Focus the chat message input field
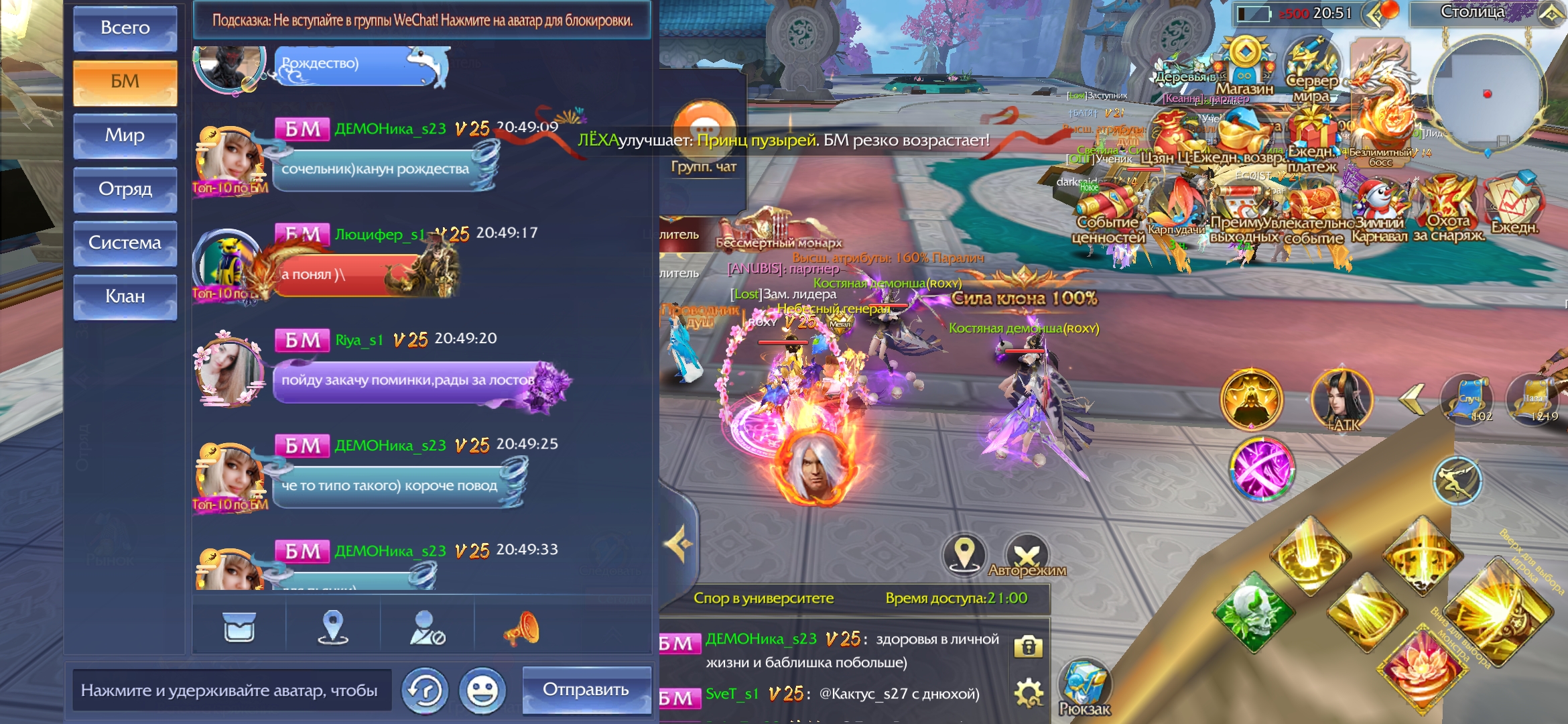This screenshot has width=1568, height=724. point(231,690)
